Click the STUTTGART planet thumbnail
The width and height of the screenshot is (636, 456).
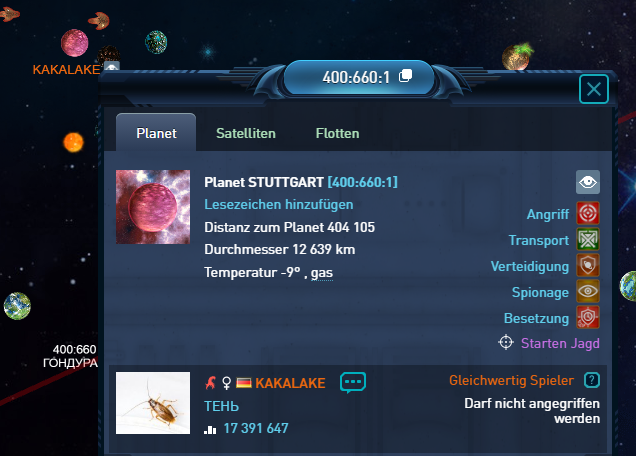(153, 206)
